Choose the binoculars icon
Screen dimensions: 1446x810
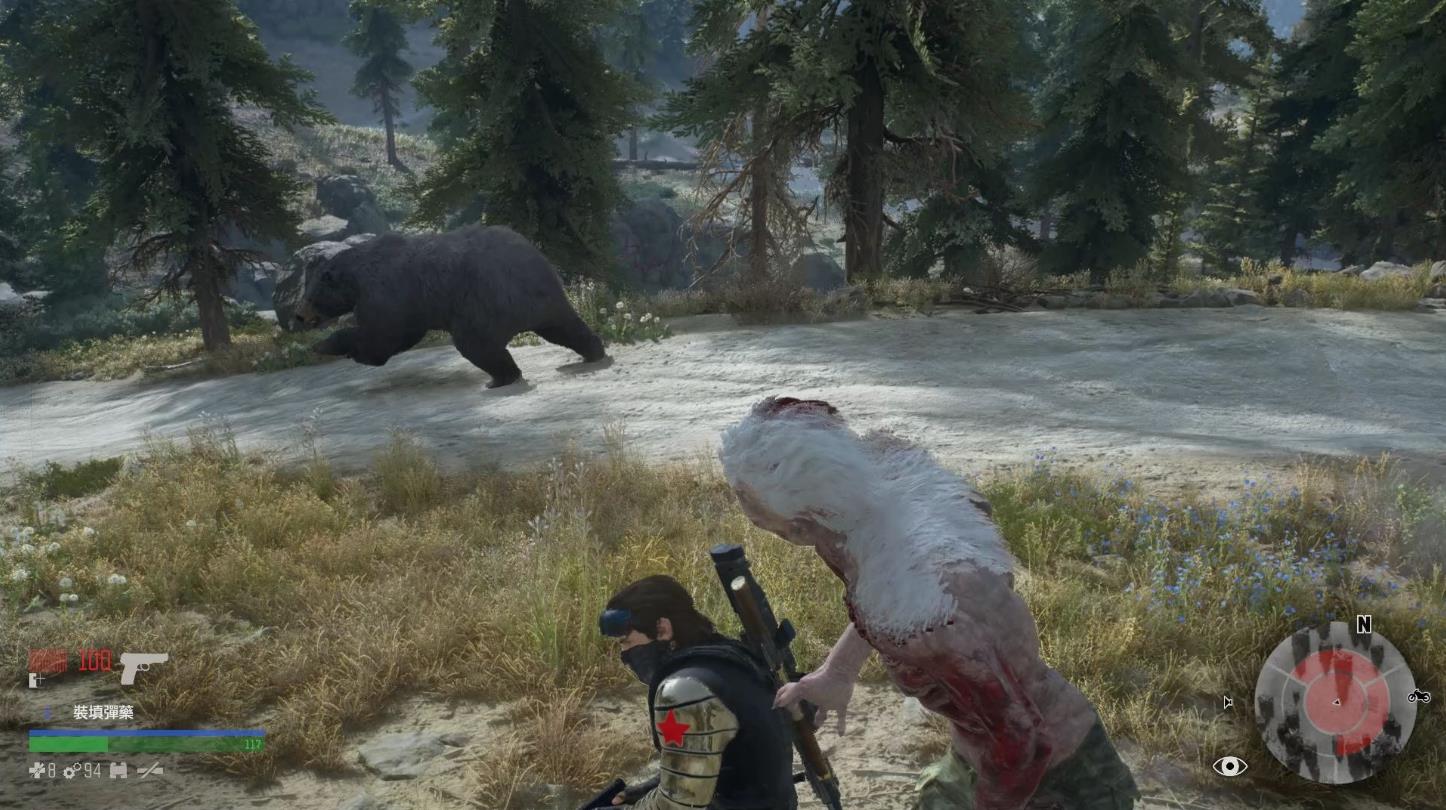coord(118,770)
